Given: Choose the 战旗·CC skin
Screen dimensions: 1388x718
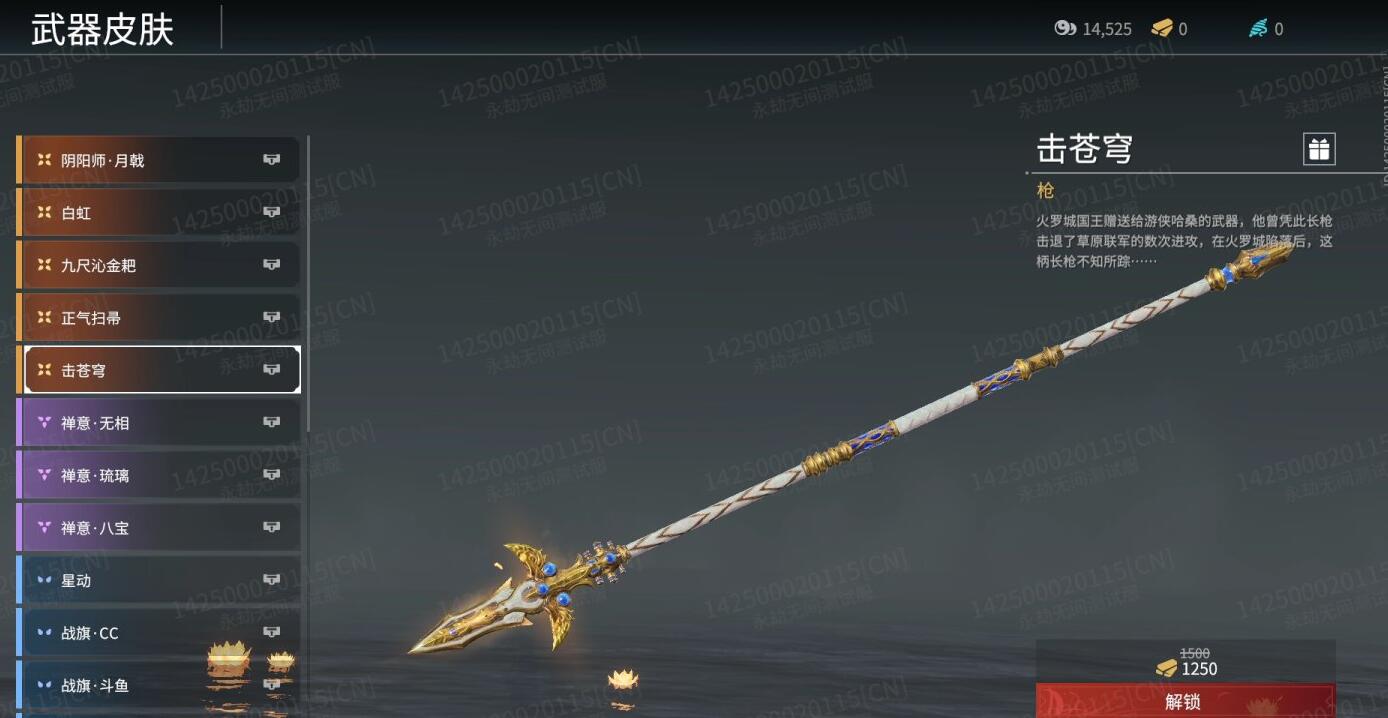Looking at the screenshot, I should coord(158,633).
